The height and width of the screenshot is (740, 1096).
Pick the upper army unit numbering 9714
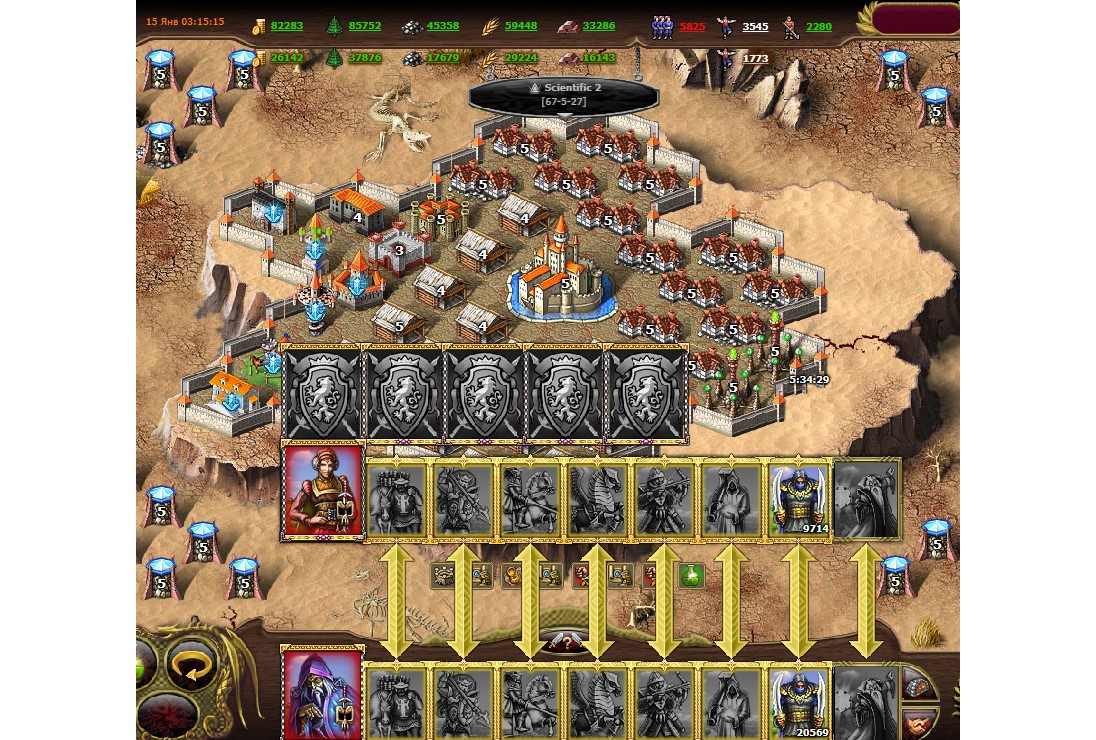pos(798,499)
